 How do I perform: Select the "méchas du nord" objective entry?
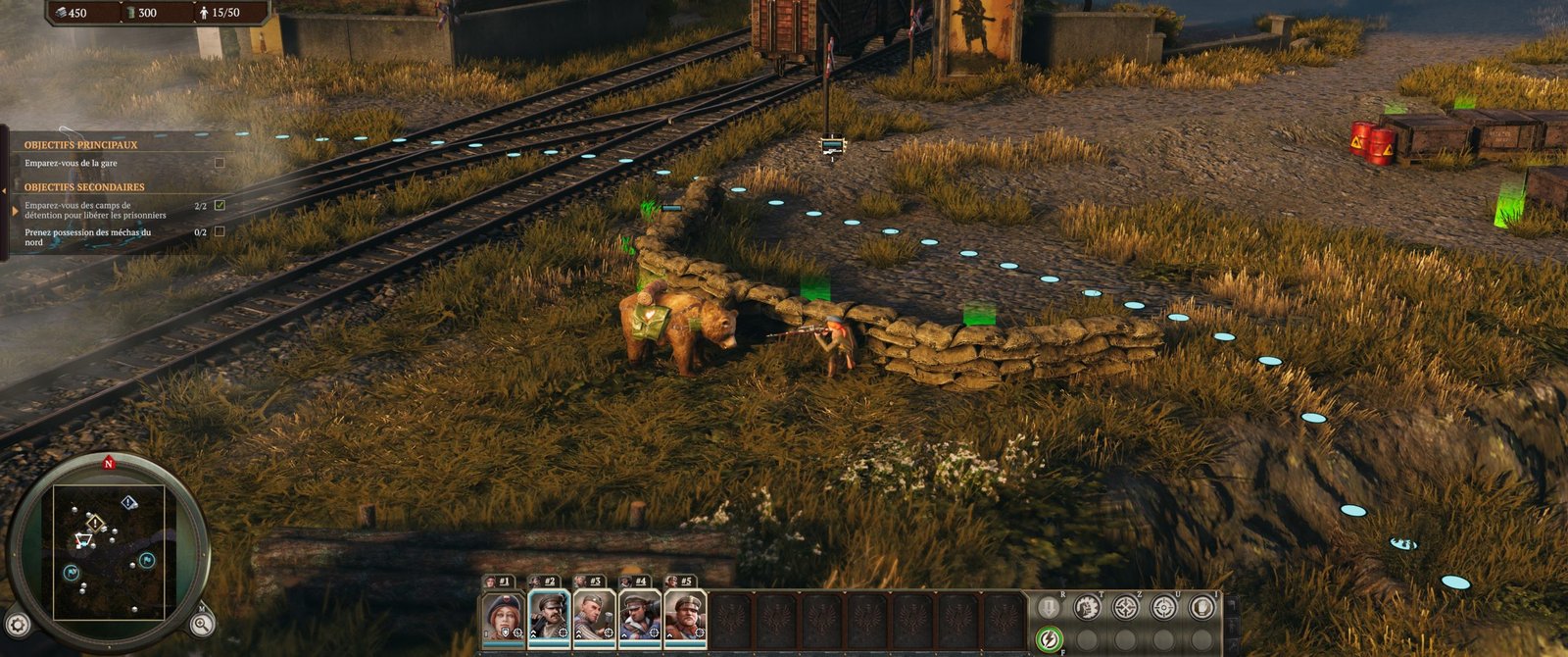pos(88,236)
